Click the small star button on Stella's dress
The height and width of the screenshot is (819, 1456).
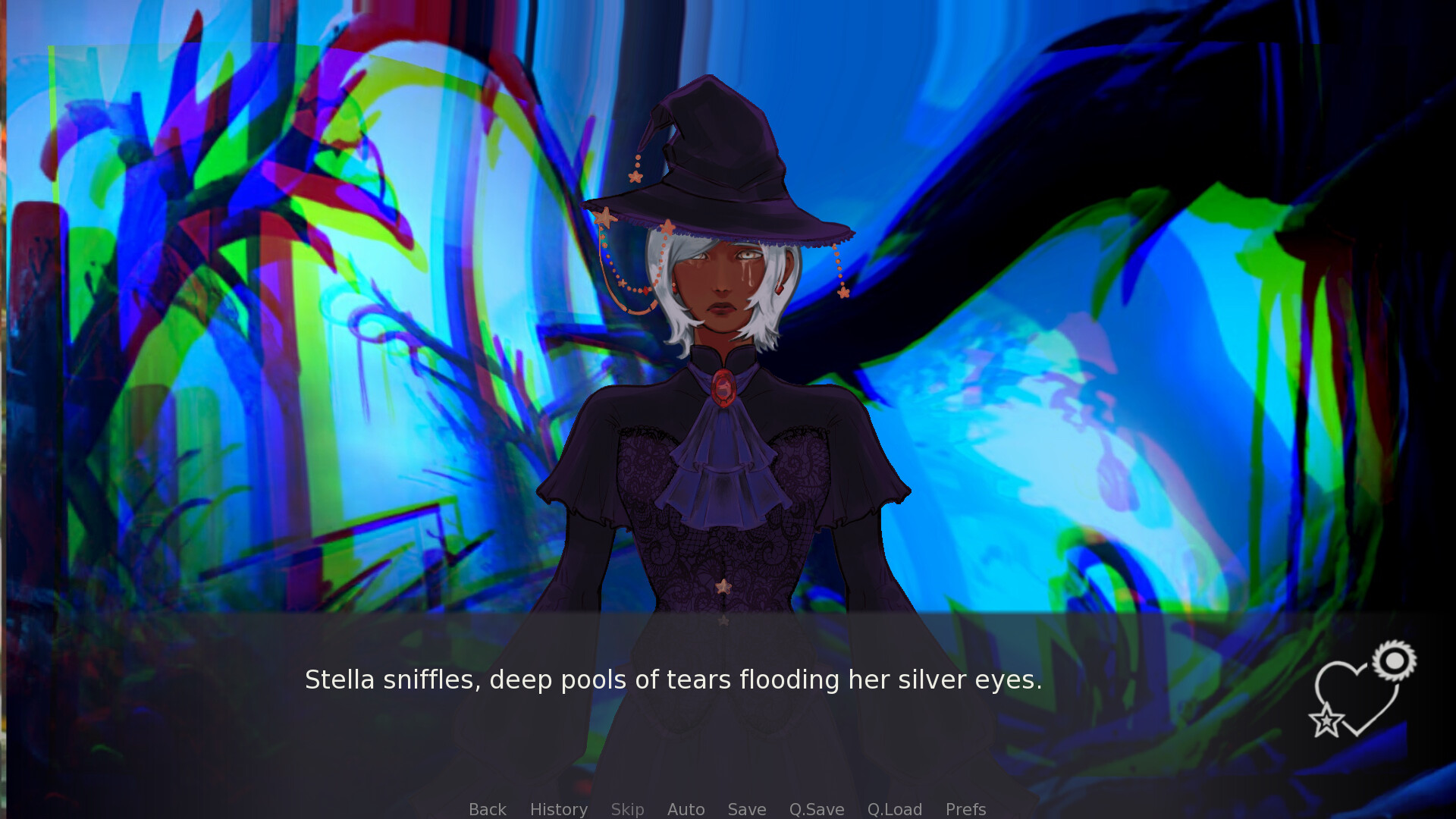(x=723, y=586)
